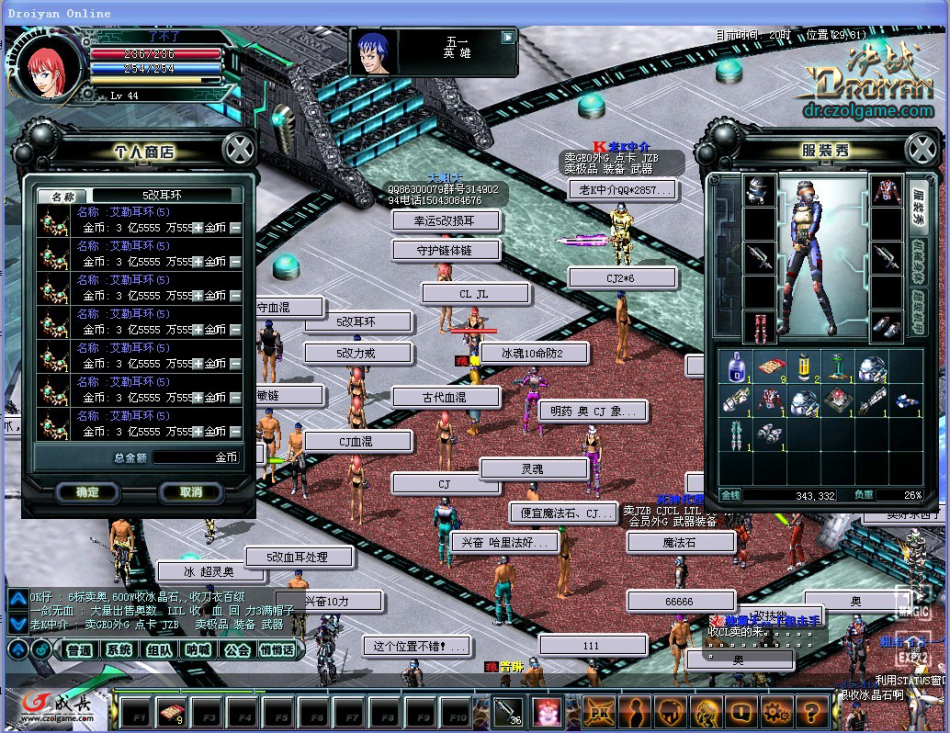Cancel the shop with the 取消 button
This screenshot has height=733, width=950.
click(x=191, y=492)
